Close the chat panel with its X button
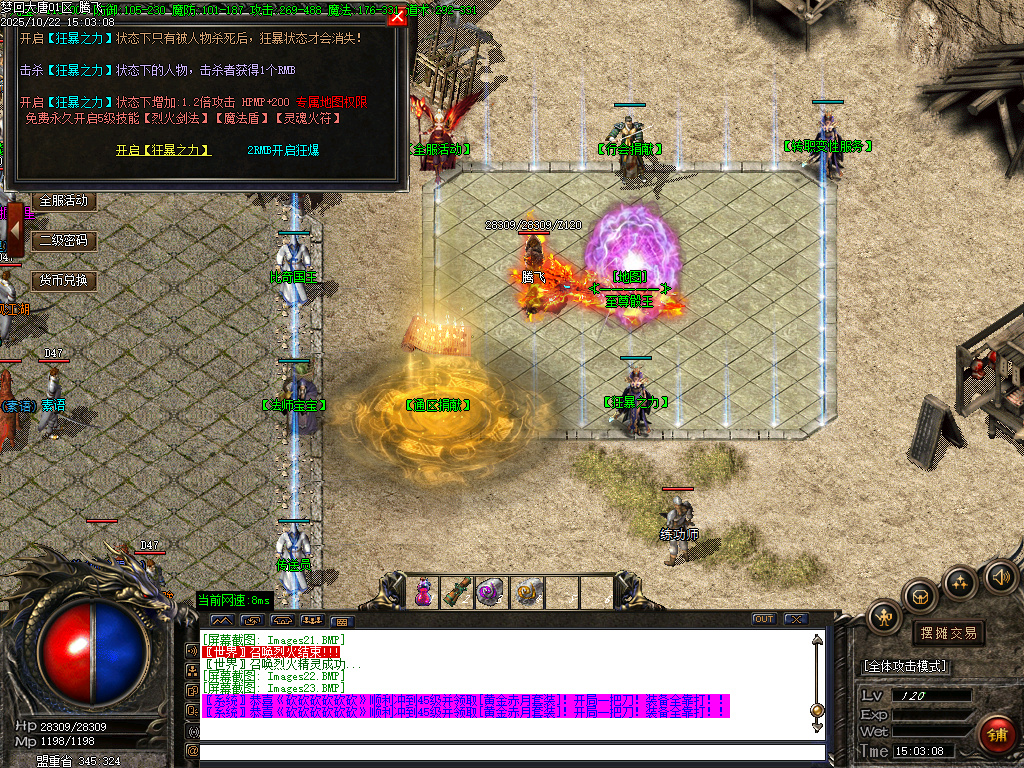 click(x=796, y=619)
